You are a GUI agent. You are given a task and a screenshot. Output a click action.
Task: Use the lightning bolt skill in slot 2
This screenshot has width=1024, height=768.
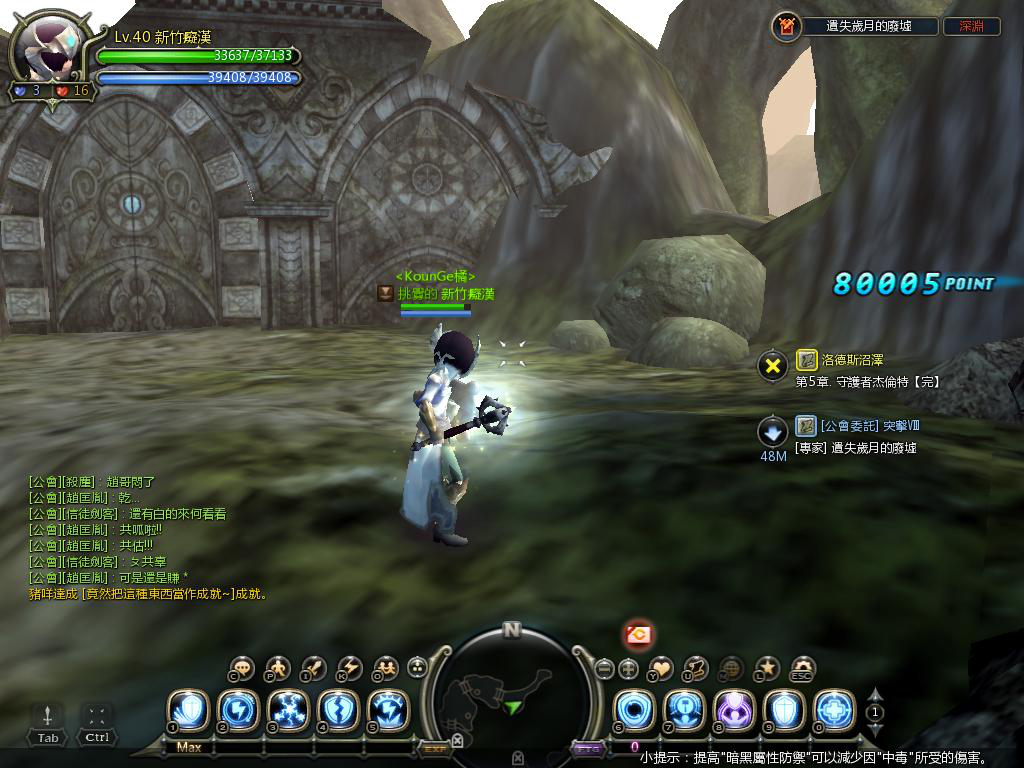(238, 711)
